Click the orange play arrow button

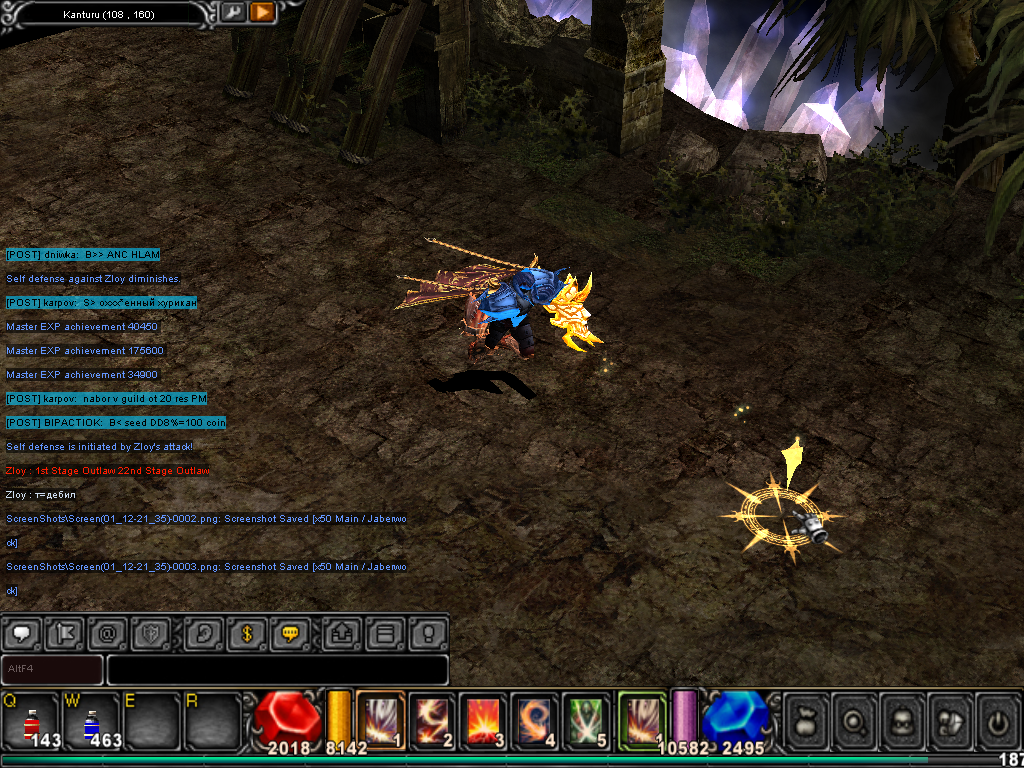(262, 12)
